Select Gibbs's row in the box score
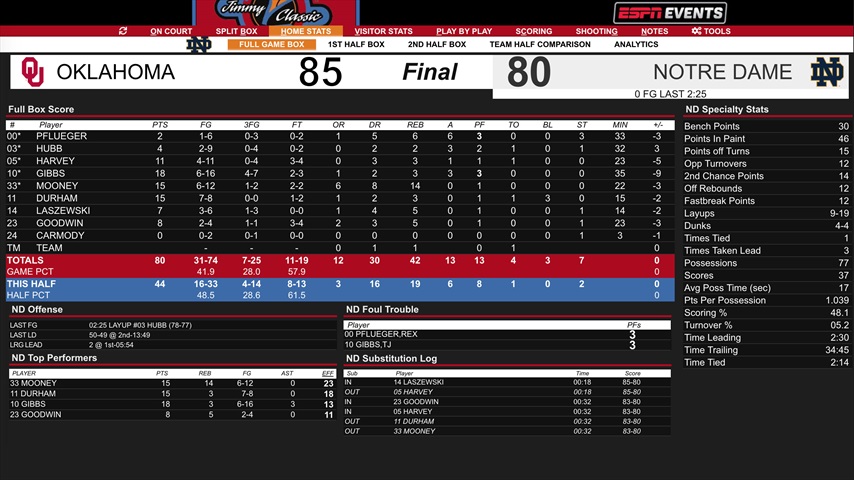The height and width of the screenshot is (480, 854). [x=50, y=173]
